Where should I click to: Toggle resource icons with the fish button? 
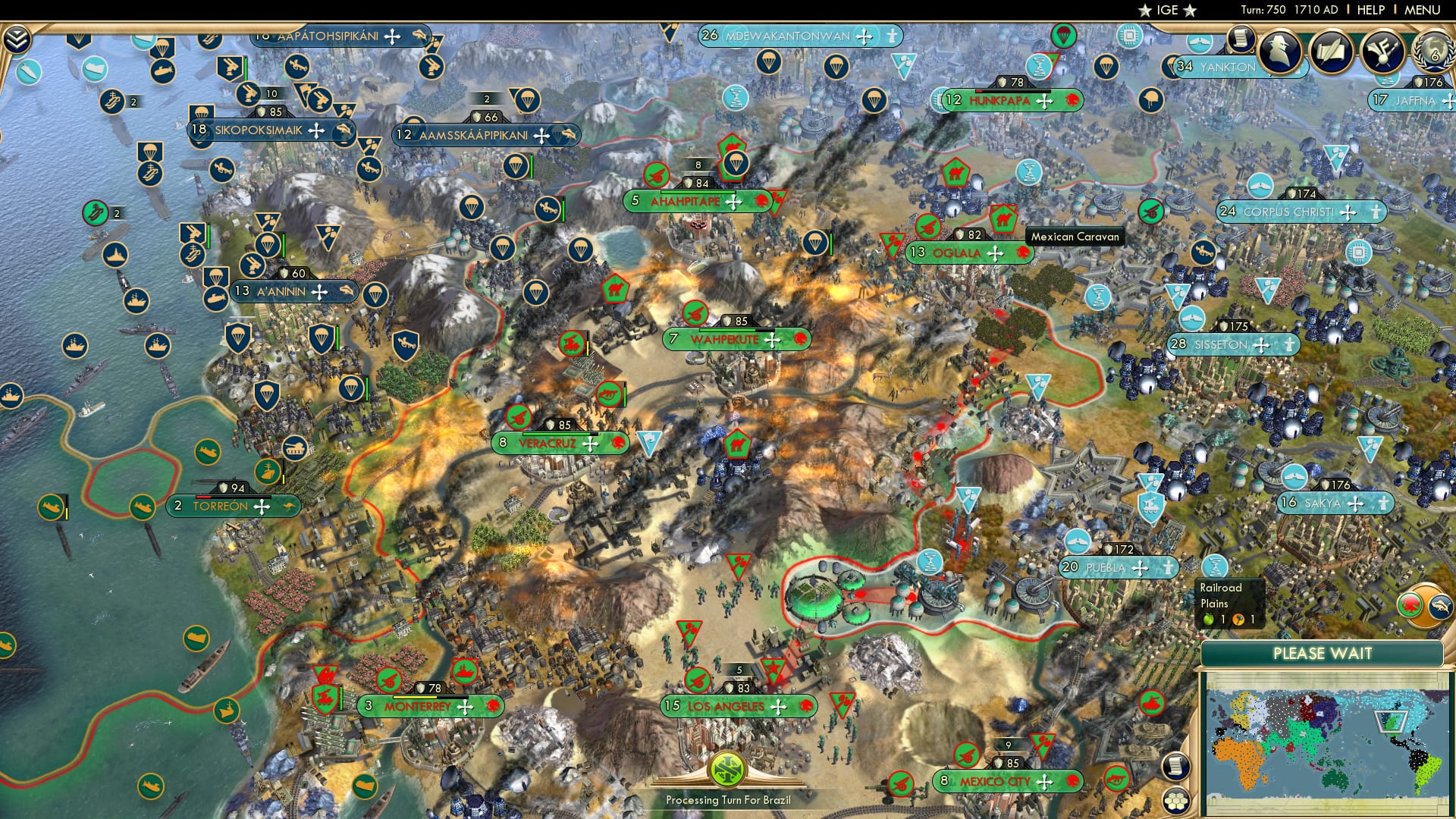click(1439, 607)
